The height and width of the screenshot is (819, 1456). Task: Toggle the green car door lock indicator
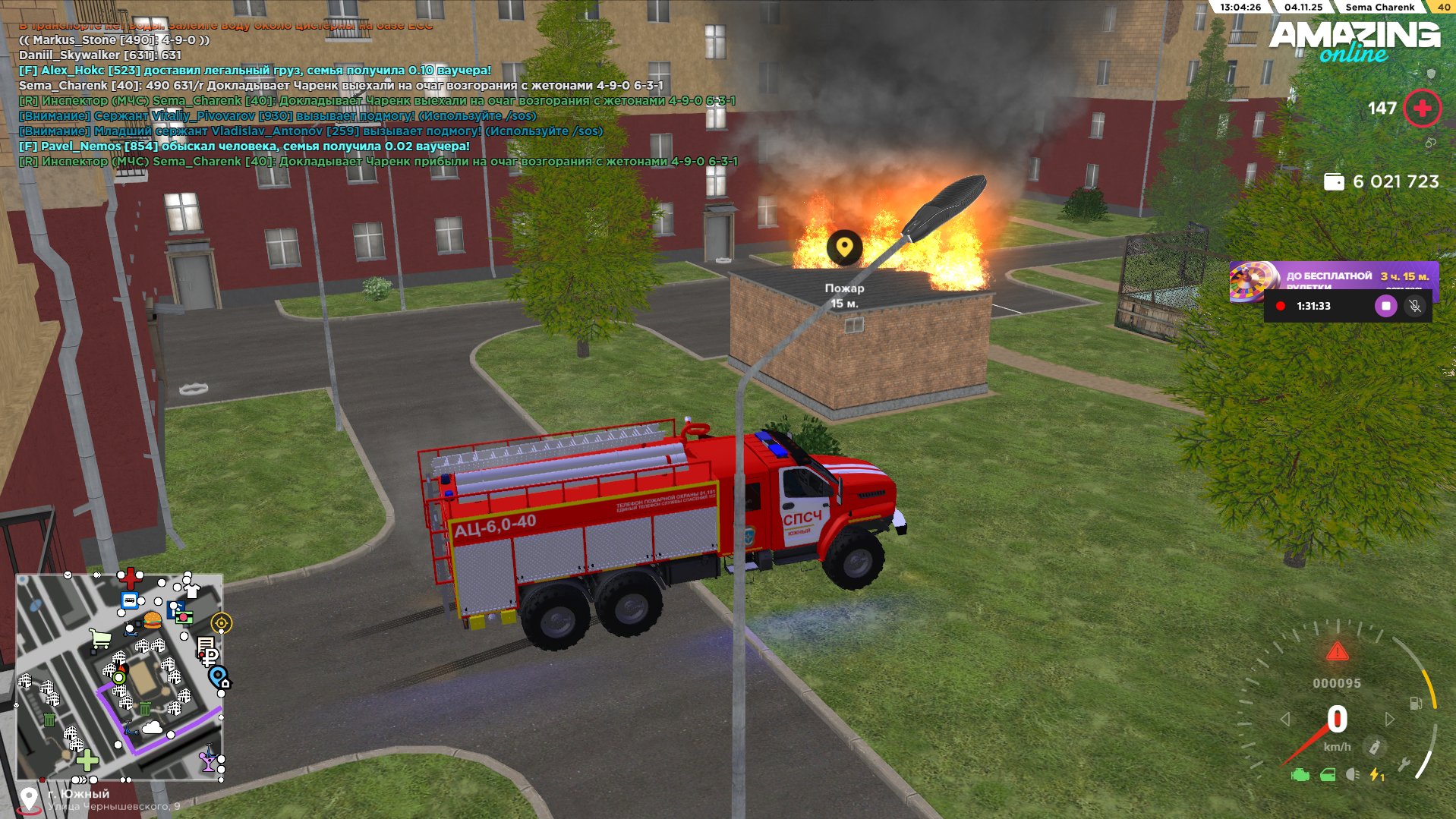tap(1328, 775)
